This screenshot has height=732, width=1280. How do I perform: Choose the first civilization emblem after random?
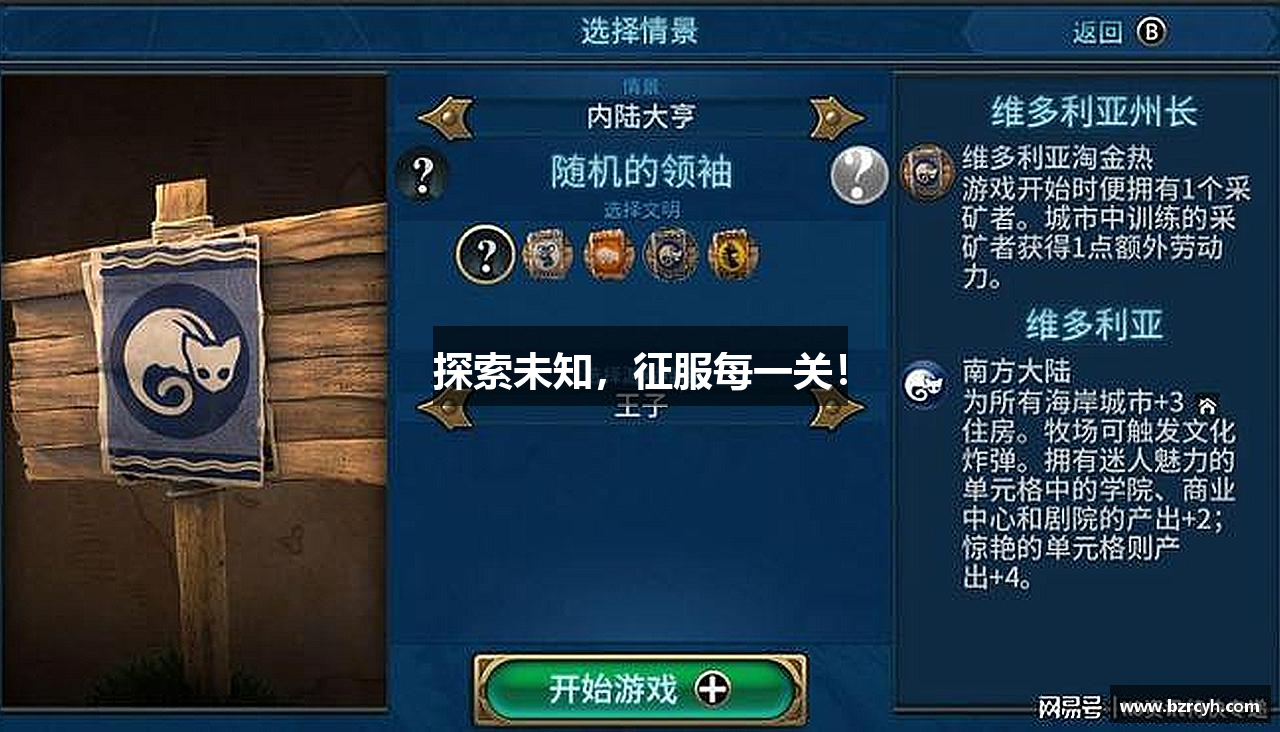pyautogui.click(x=546, y=255)
